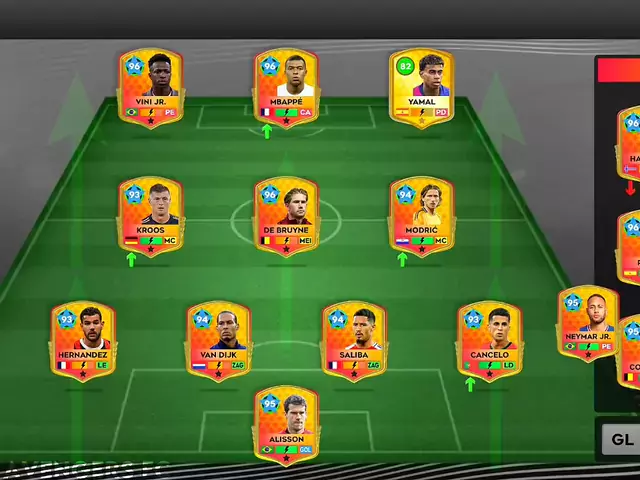Viewport: 640px width, 480px height.
Task: Choose the Mbappé striker card
Action: (x=286, y=87)
